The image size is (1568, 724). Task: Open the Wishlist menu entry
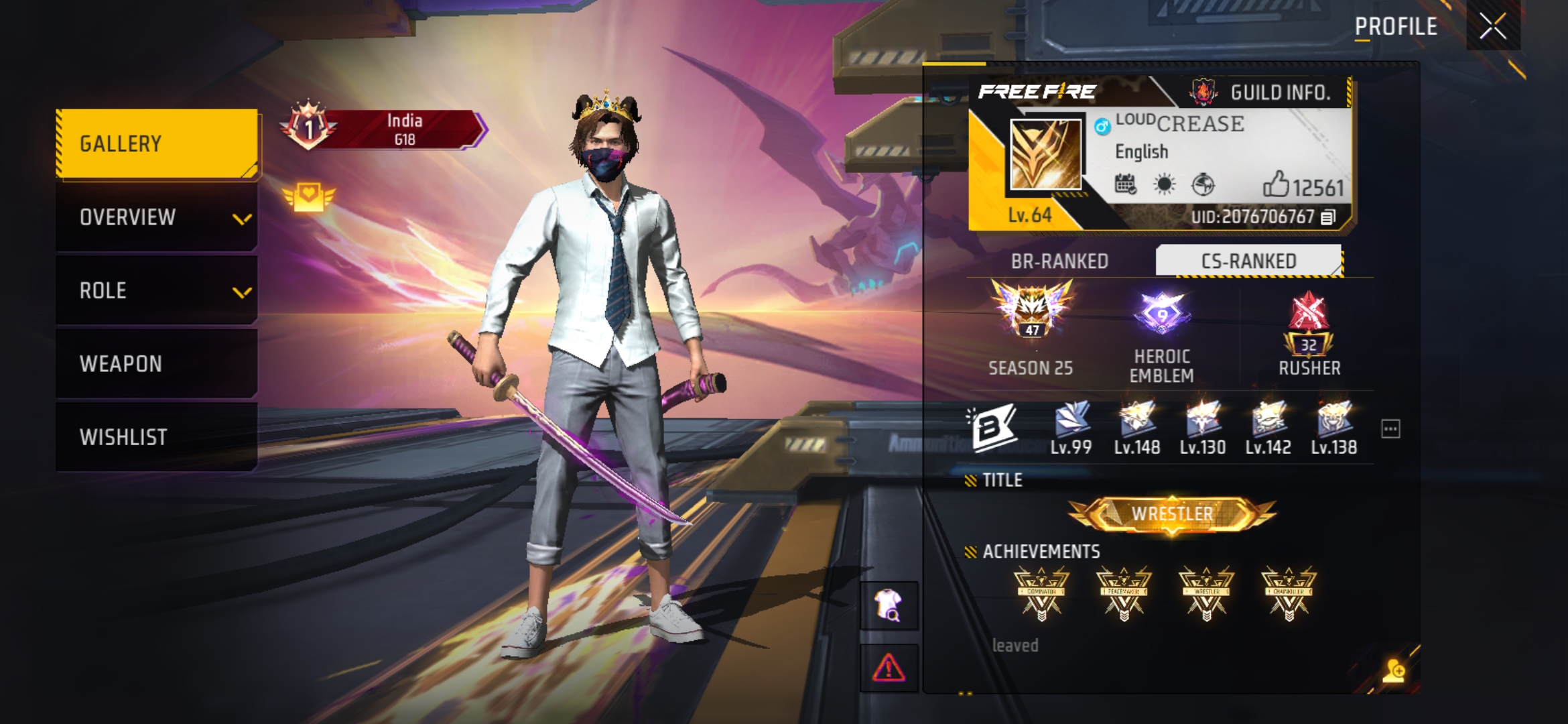click(157, 437)
